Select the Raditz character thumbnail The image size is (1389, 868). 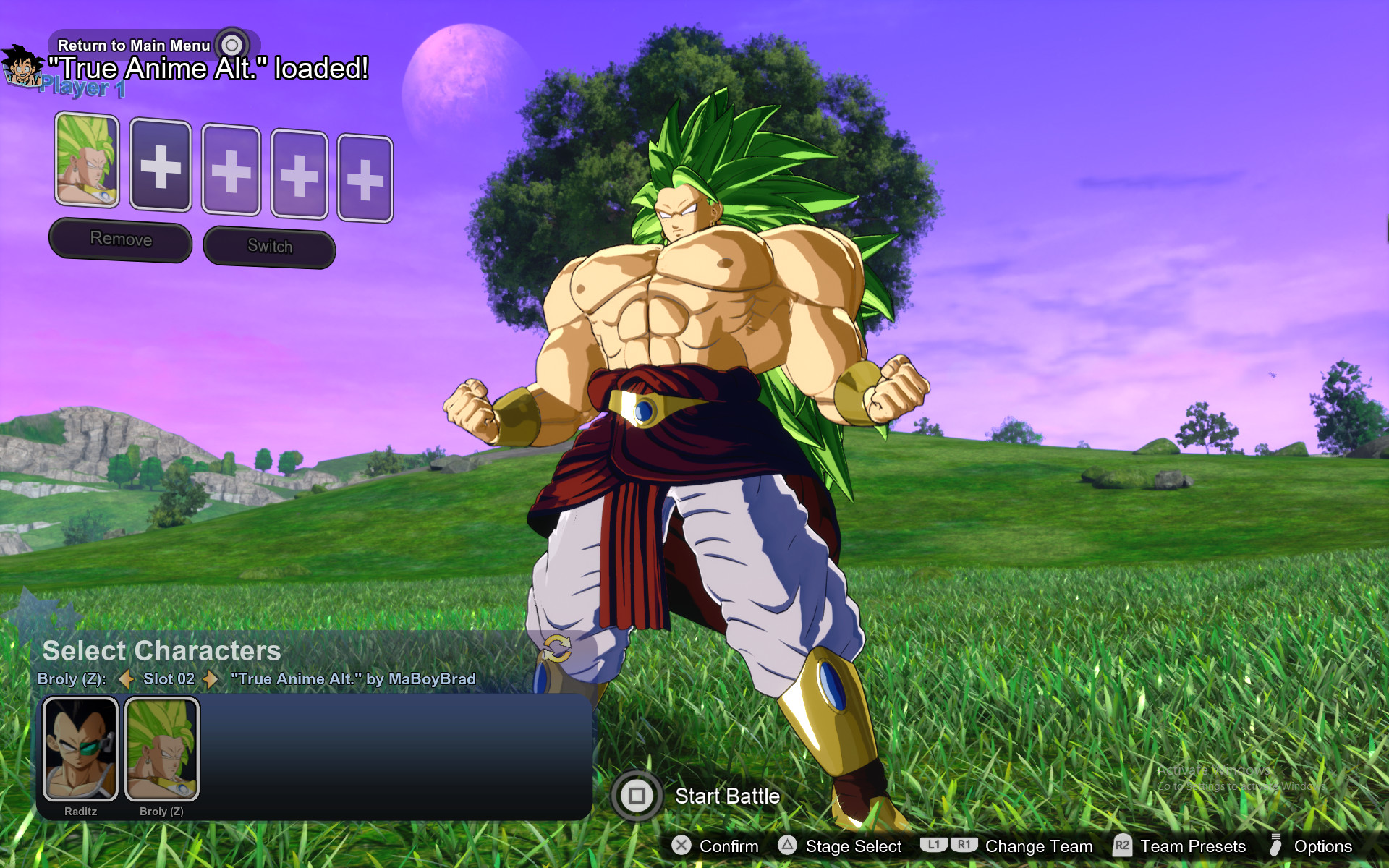coord(81,749)
